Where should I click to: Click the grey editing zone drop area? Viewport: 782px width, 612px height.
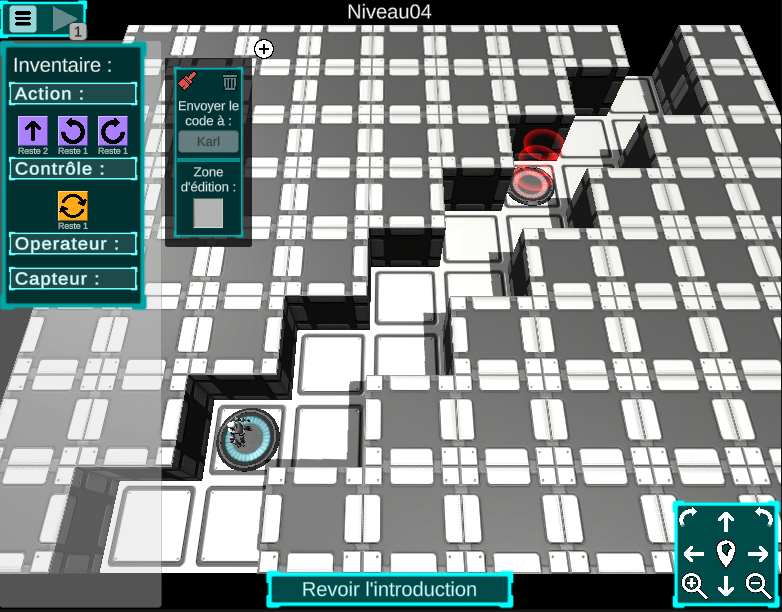(x=208, y=213)
